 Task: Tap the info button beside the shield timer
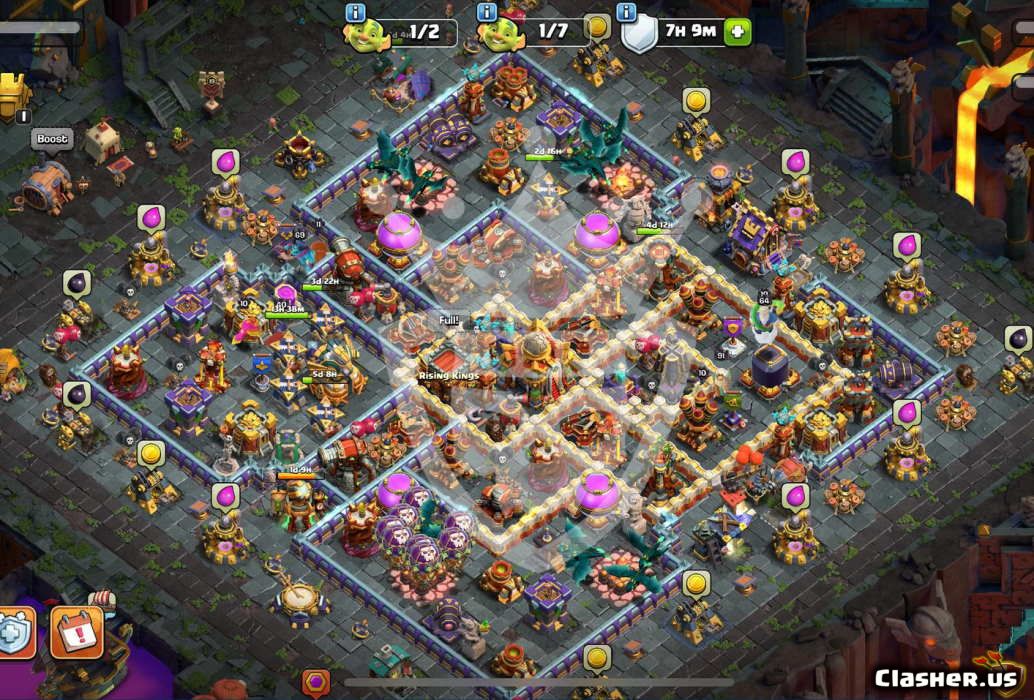coord(627,12)
